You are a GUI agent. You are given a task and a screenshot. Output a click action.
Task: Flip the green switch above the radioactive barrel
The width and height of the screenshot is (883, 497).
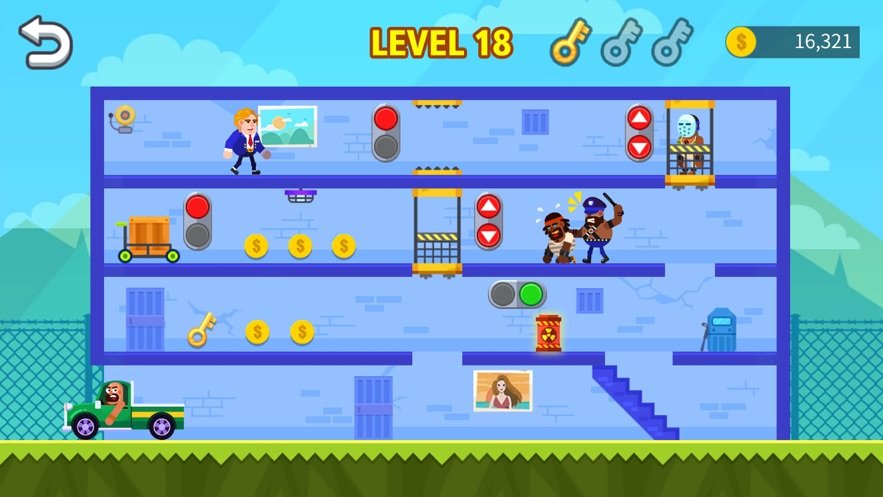517,294
